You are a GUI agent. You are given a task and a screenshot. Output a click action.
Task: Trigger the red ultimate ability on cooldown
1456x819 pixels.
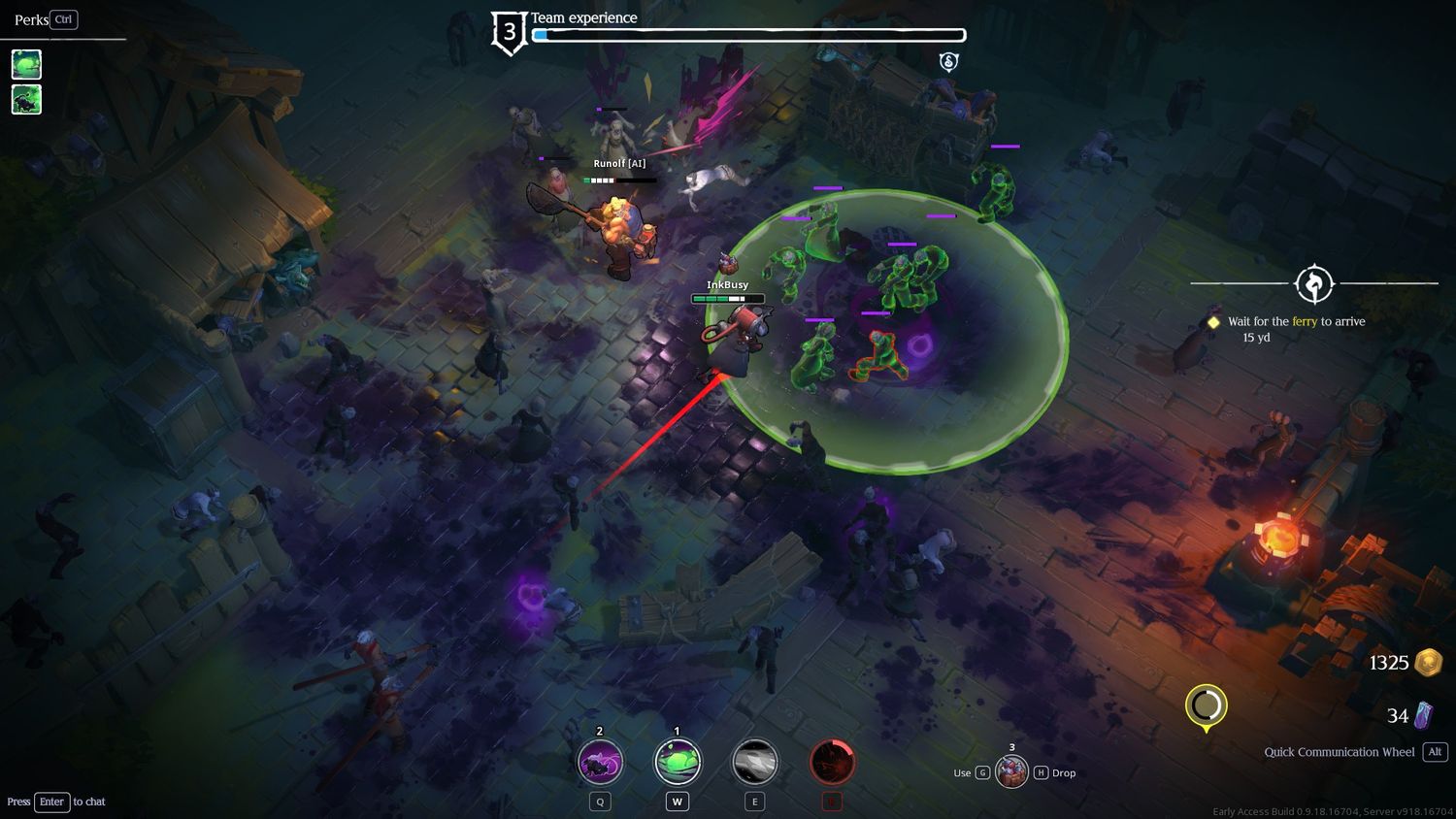pos(832,762)
